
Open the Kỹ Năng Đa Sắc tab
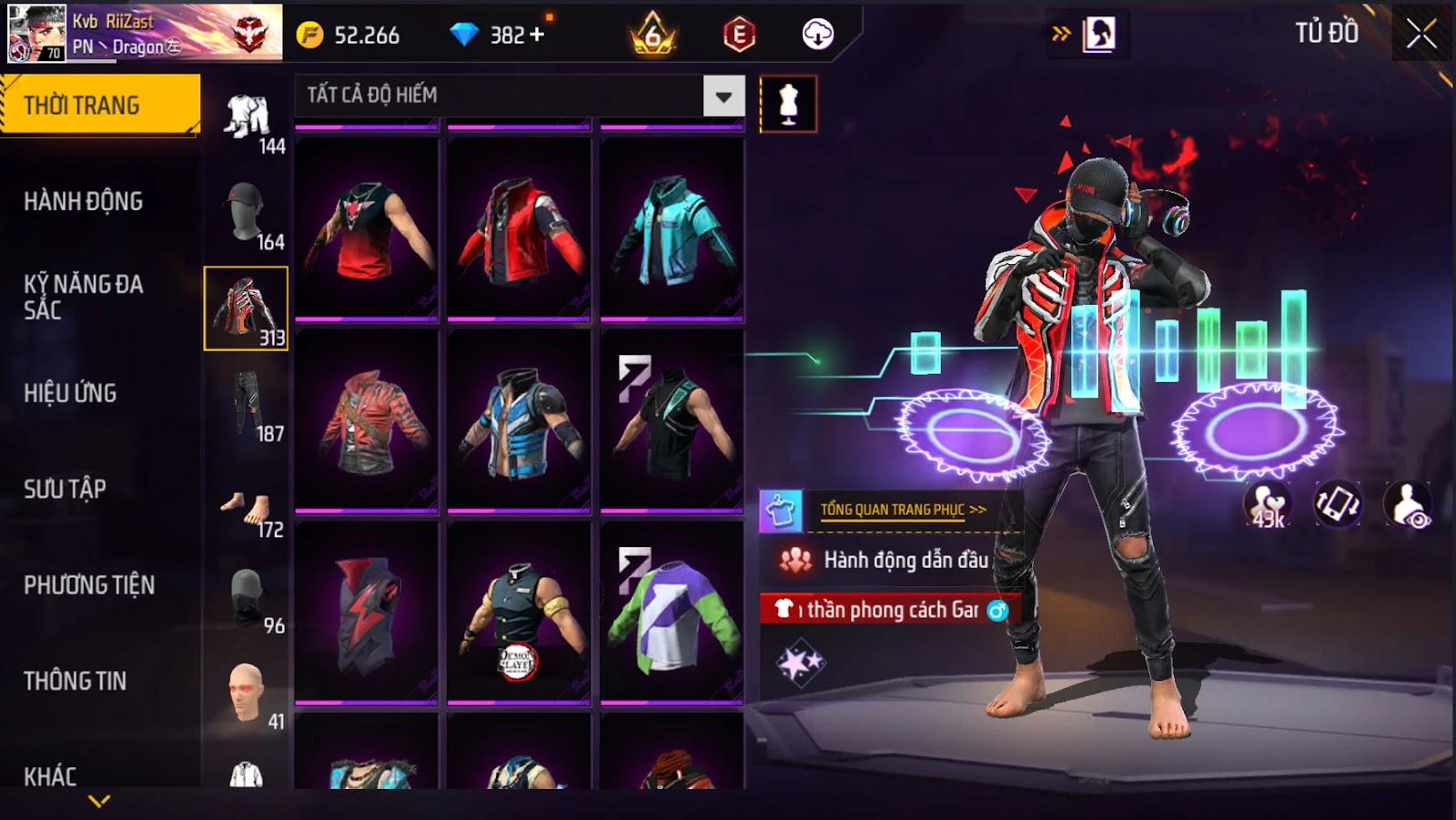tap(84, 297)
